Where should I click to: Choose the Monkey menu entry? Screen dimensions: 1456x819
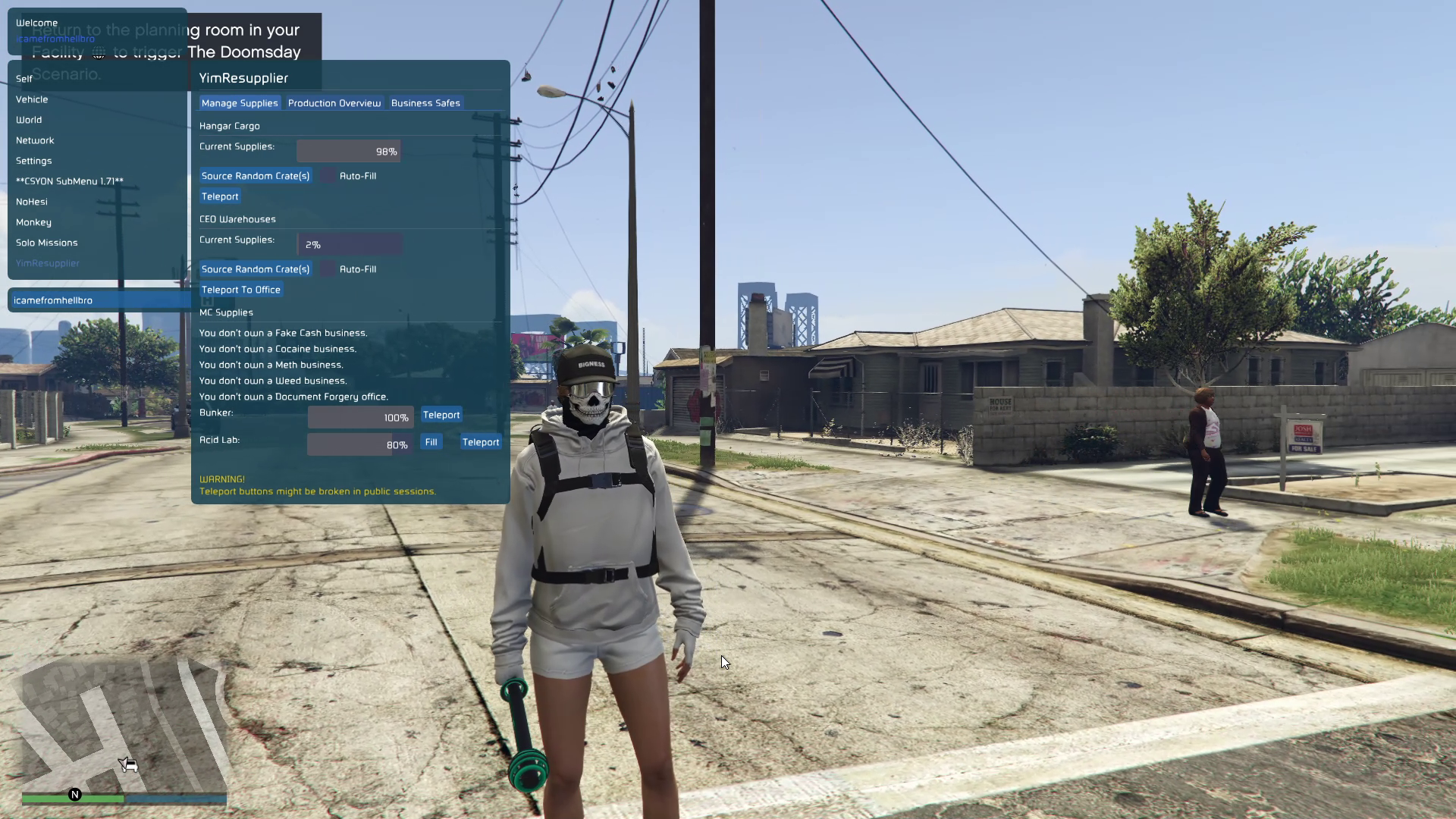point(34,222)
